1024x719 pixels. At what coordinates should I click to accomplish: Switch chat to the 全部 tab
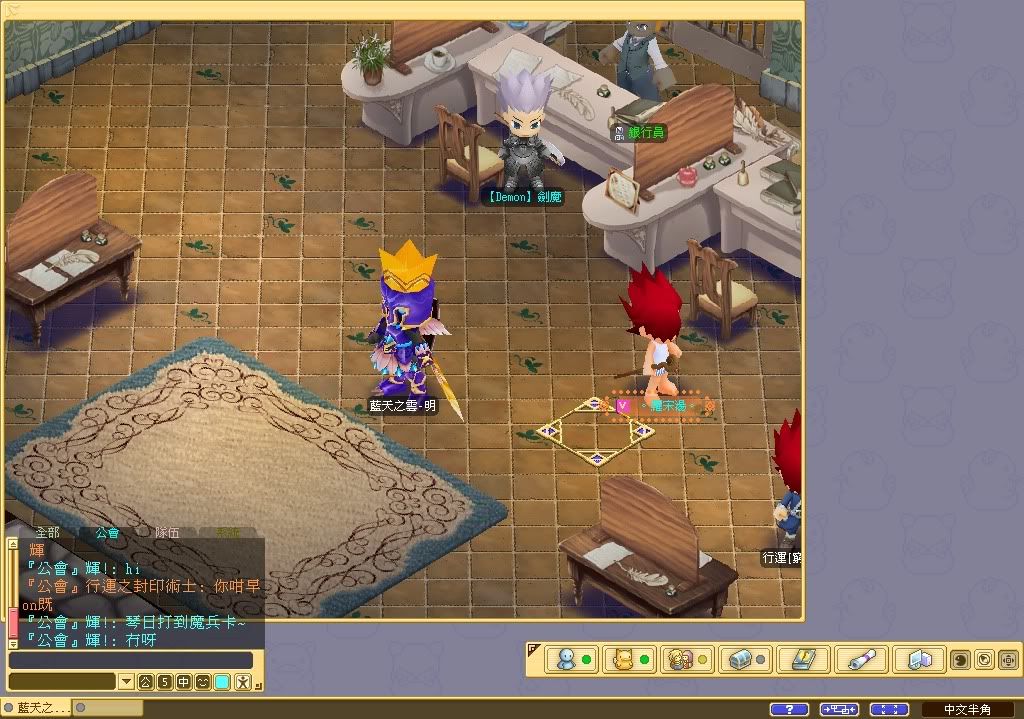(x=47, y=532)
